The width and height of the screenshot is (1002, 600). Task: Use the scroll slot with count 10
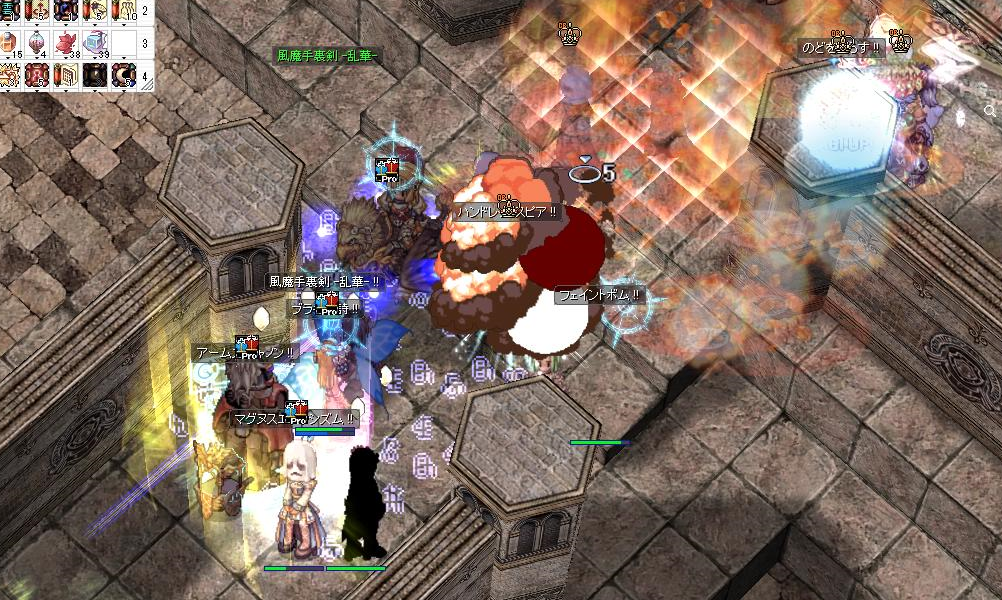[125, 12]
